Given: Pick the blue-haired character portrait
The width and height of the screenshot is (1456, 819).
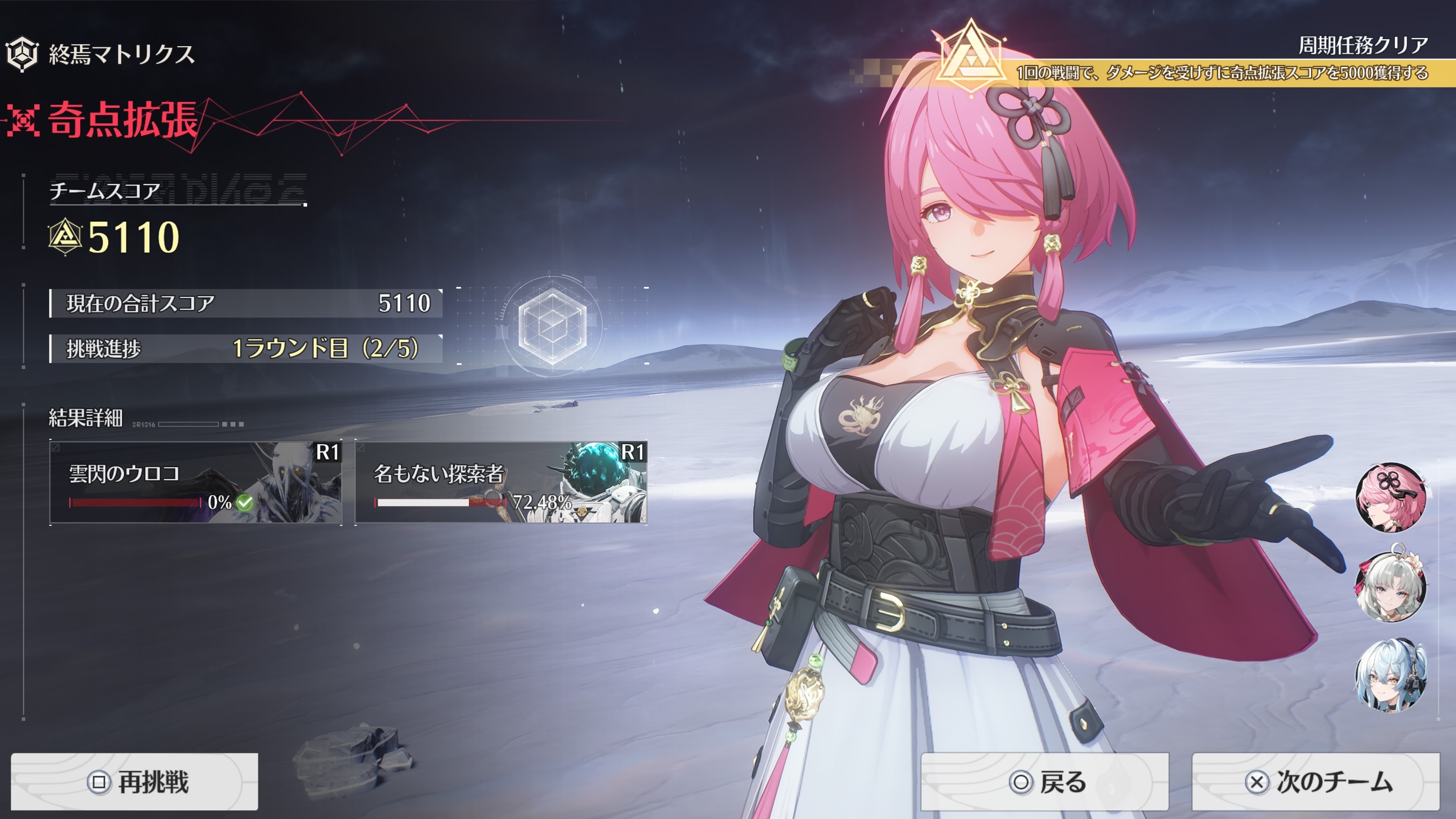Looking at the screenshot, I should coord(1390,676).
